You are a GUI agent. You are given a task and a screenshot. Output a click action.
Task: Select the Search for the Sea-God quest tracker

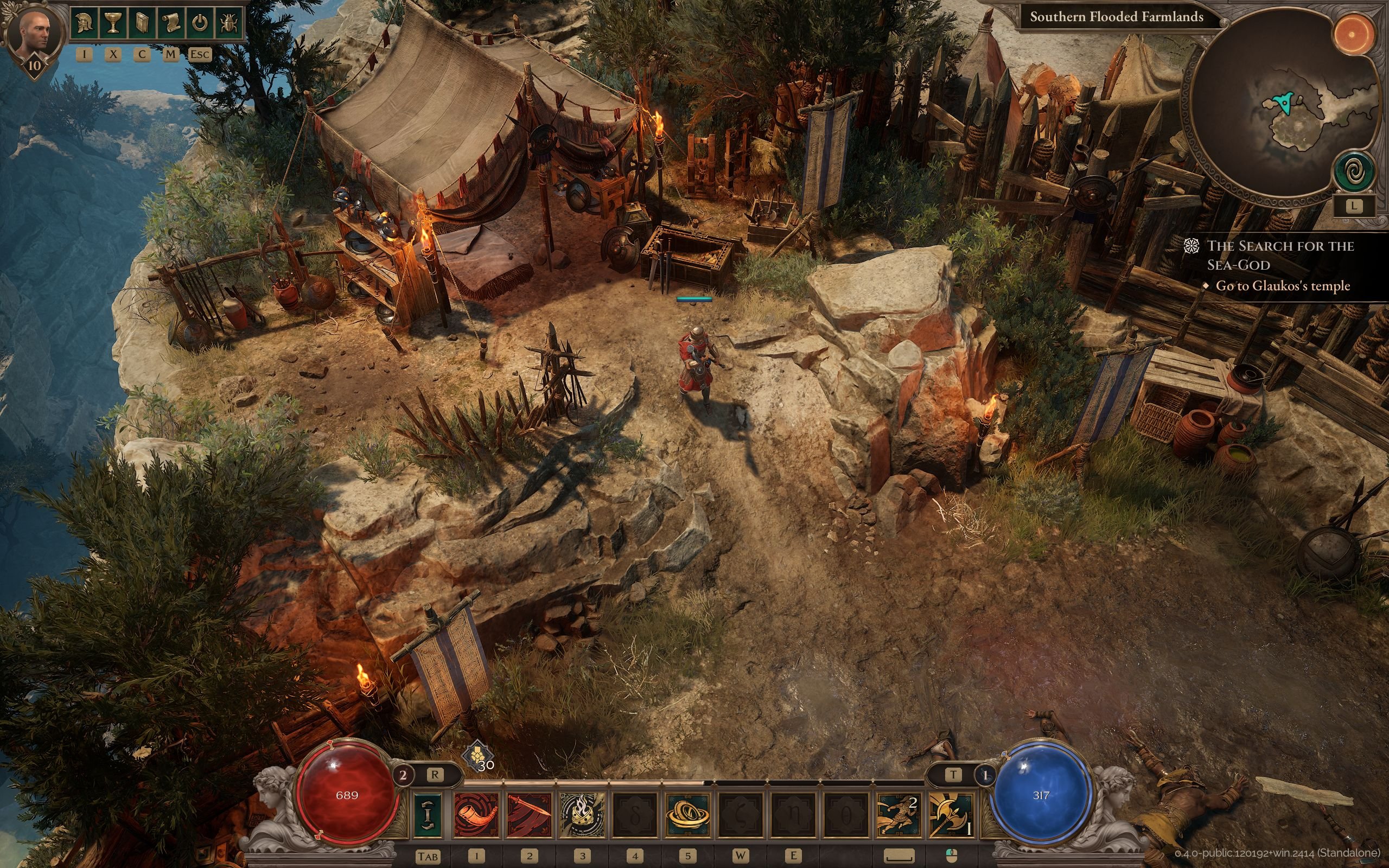[1280, 256]
